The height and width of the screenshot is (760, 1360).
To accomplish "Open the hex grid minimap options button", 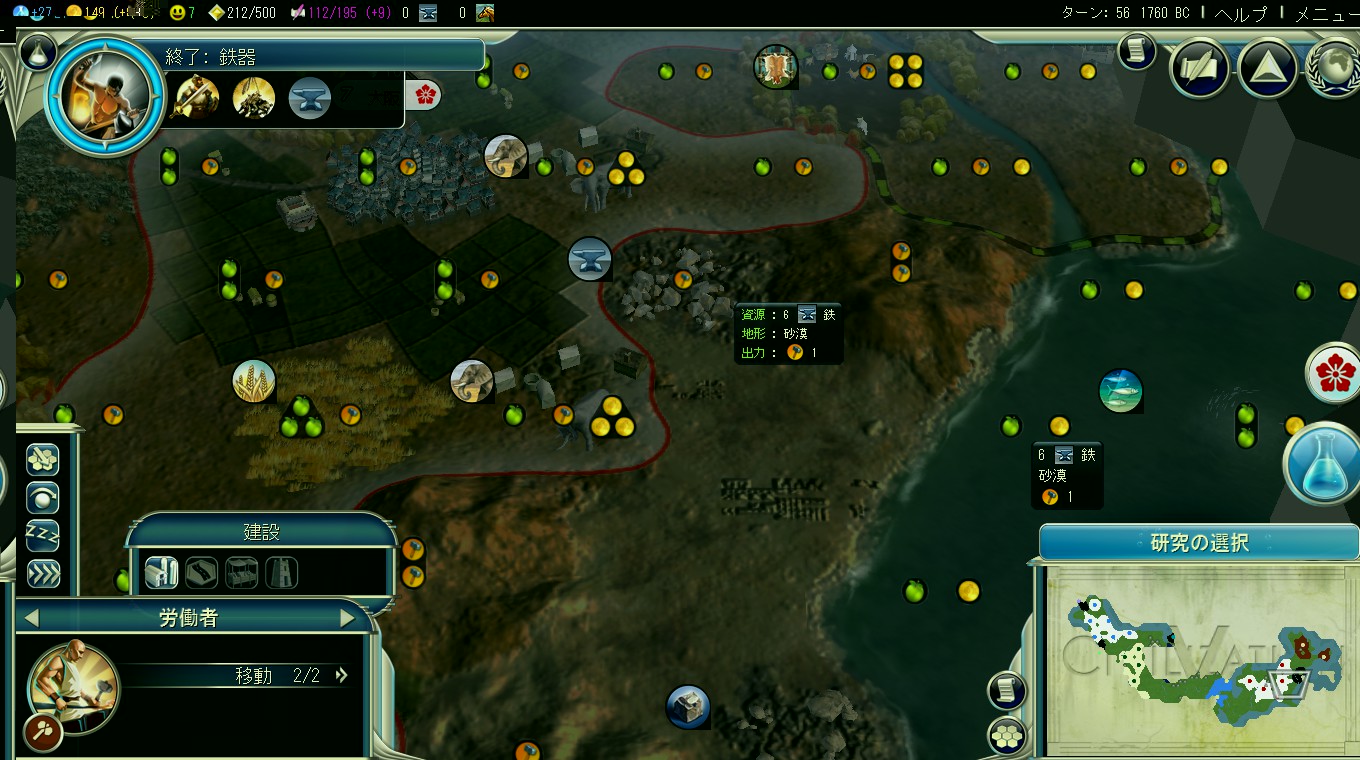I will (x=1007, y=735).
